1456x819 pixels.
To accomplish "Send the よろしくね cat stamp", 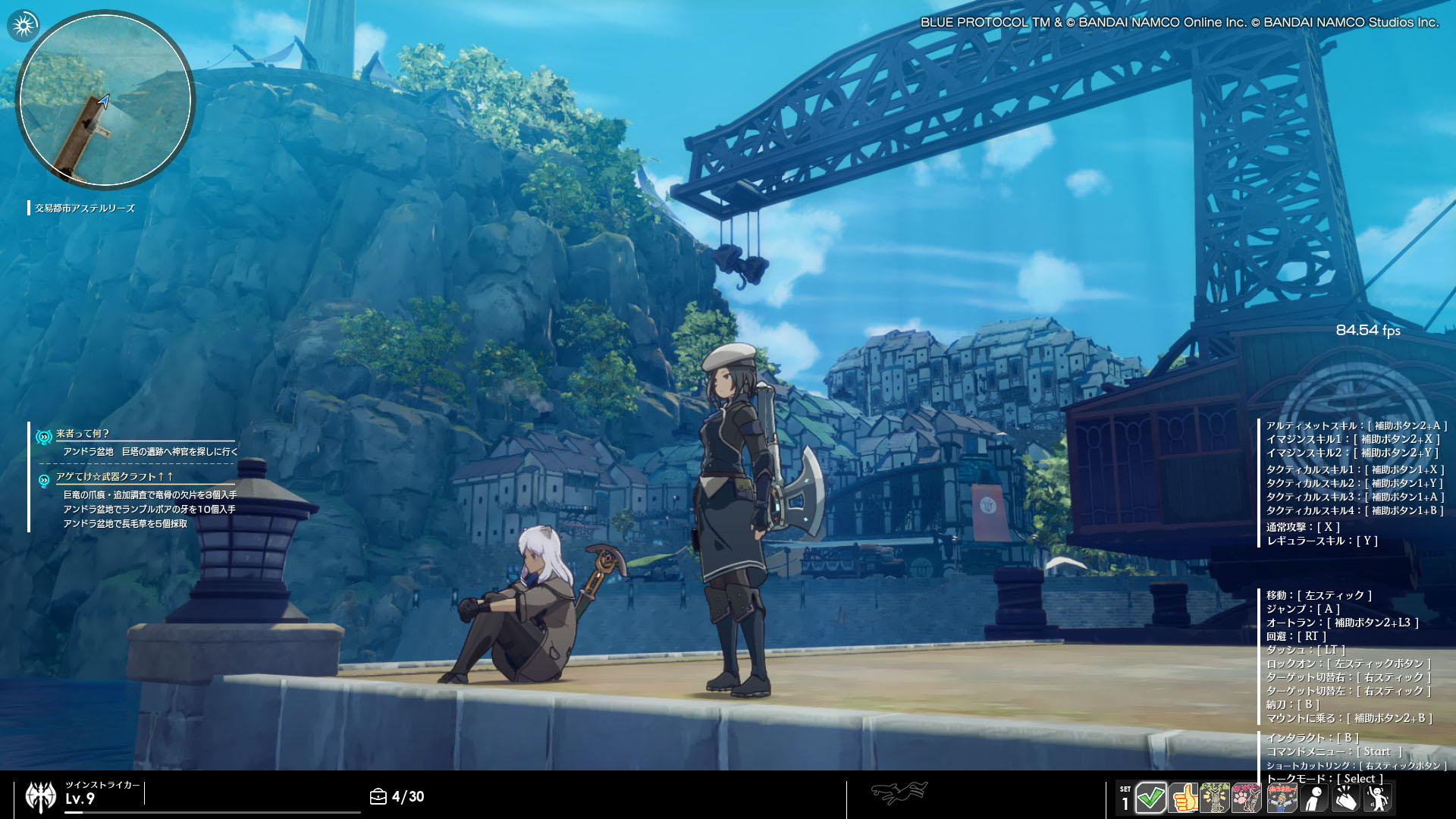I will click(1215, 798).
